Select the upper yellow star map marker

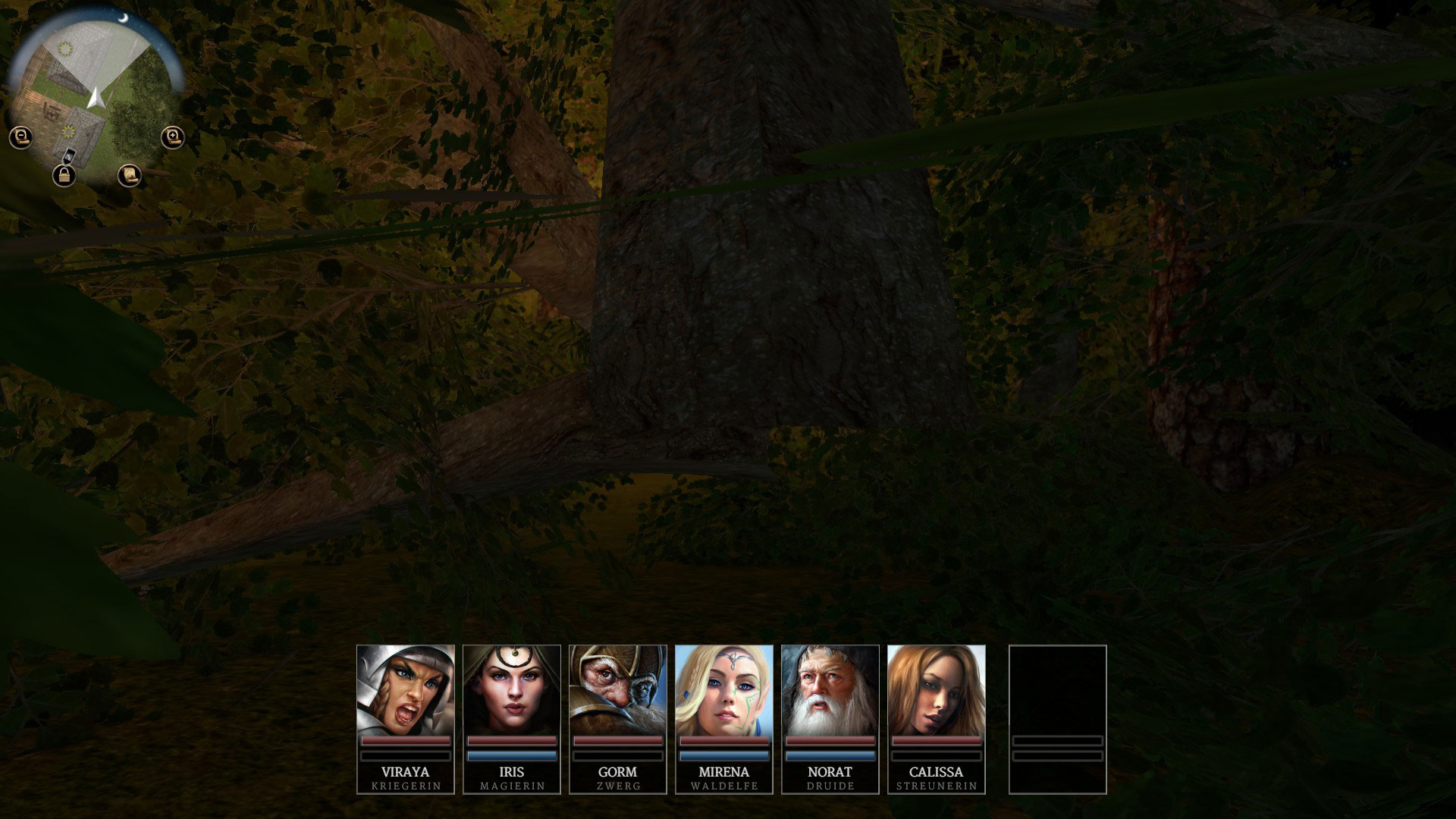(x=65, y=49)
